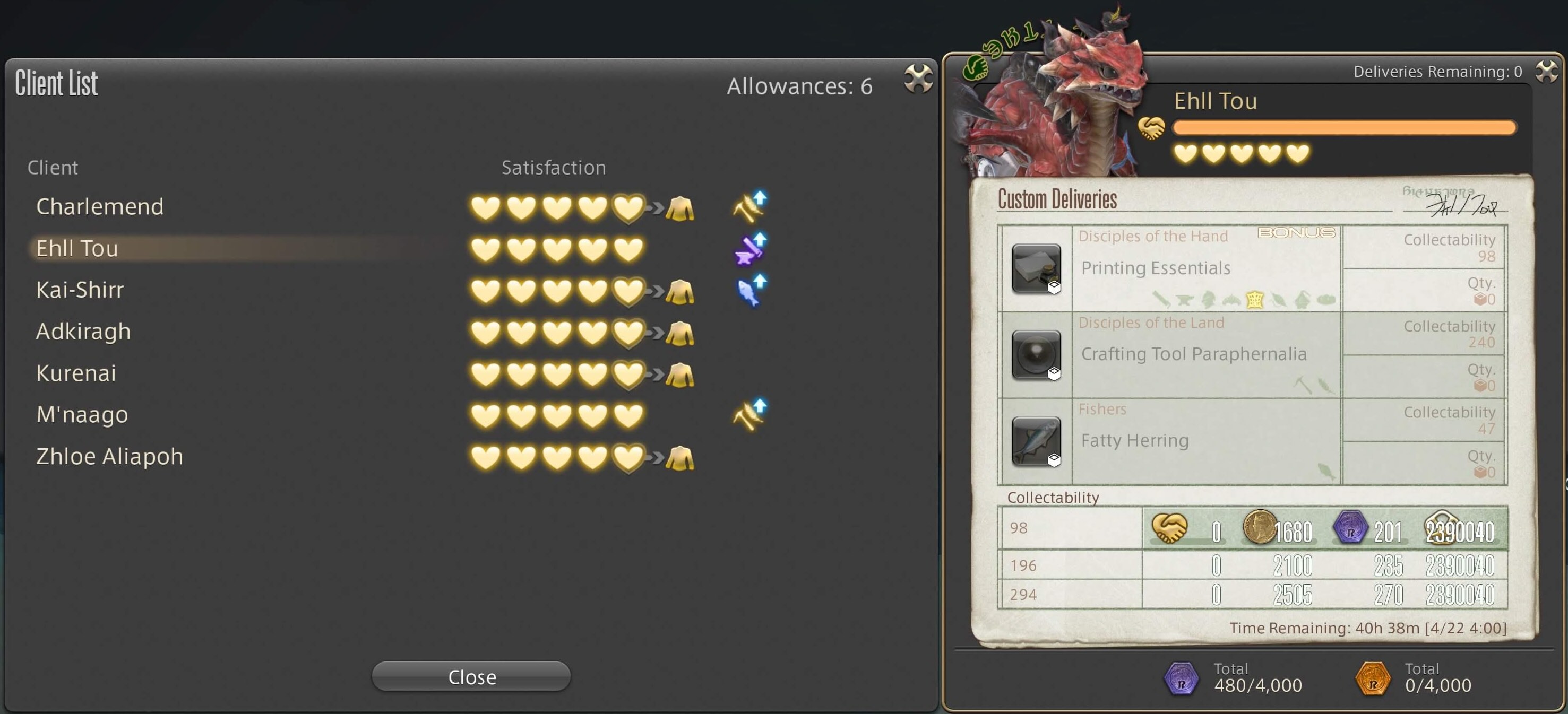Pick Adkiragh in the client list
Screen dimensions: 1568x714
[83, 332]
